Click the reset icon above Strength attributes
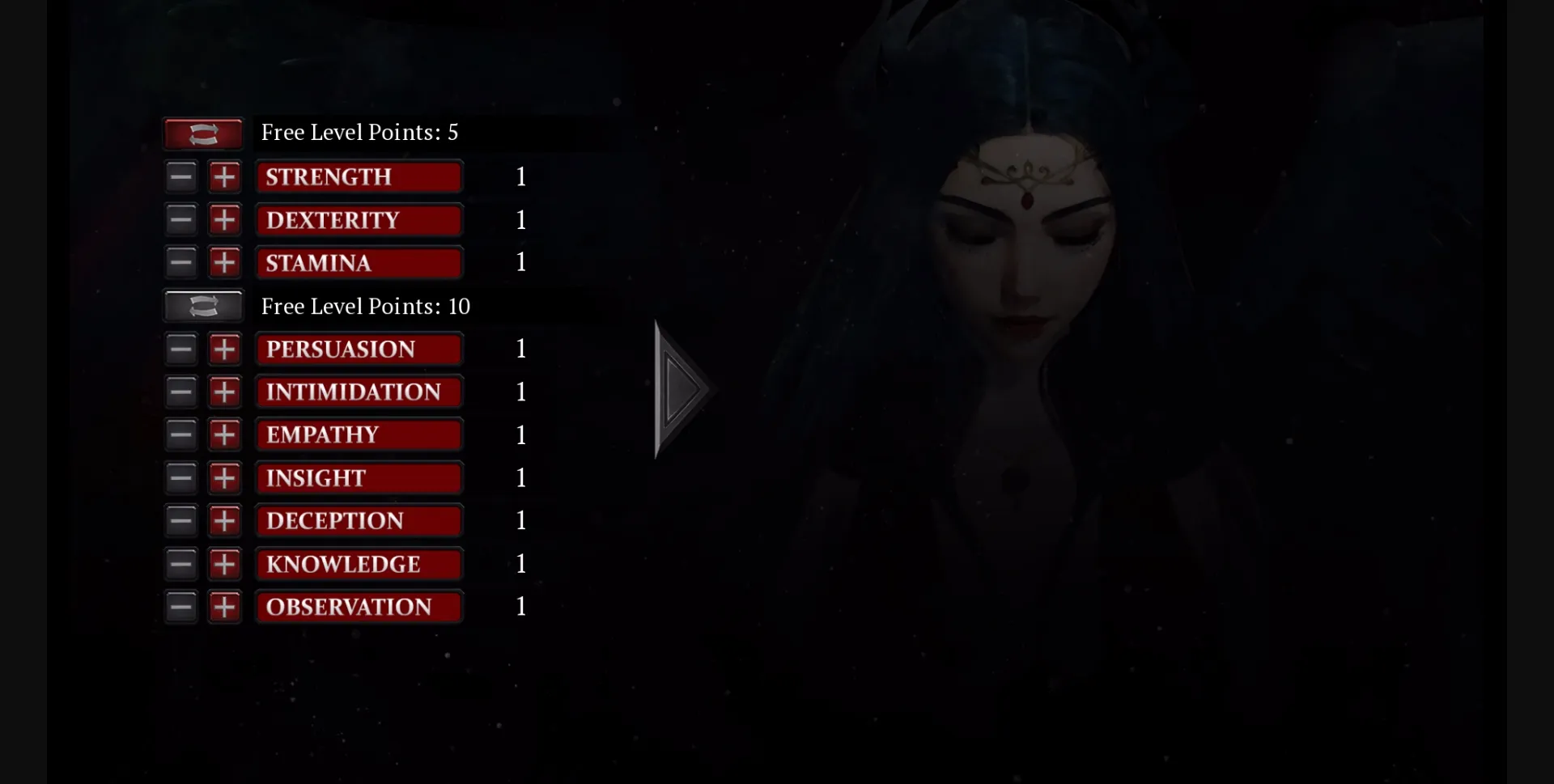The image size is (1554, 784). coord(202,133)
